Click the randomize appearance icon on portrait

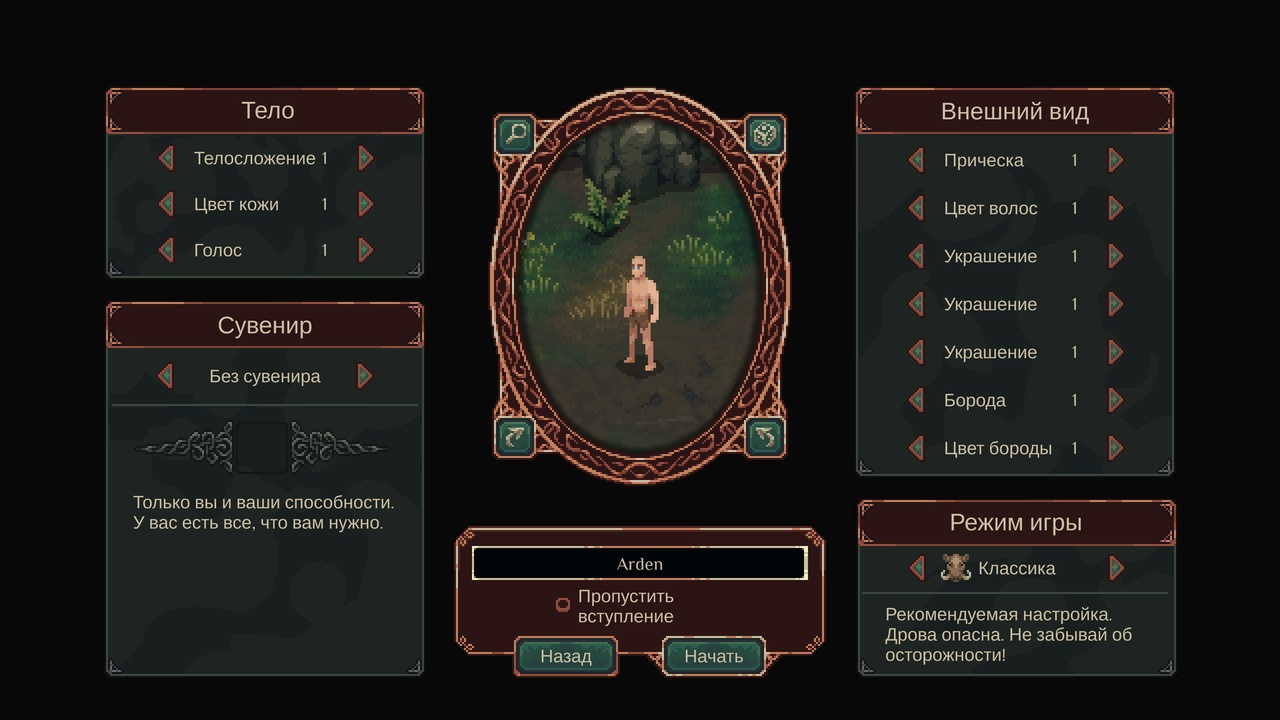(x=765, y=134)
